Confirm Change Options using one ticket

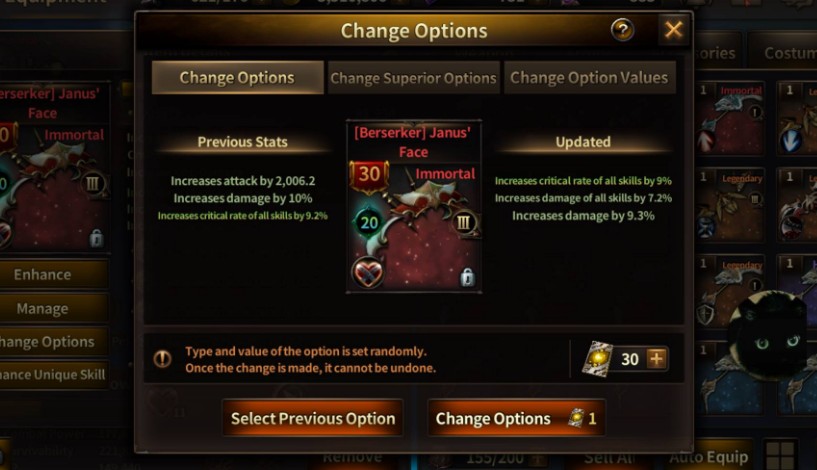515,418
